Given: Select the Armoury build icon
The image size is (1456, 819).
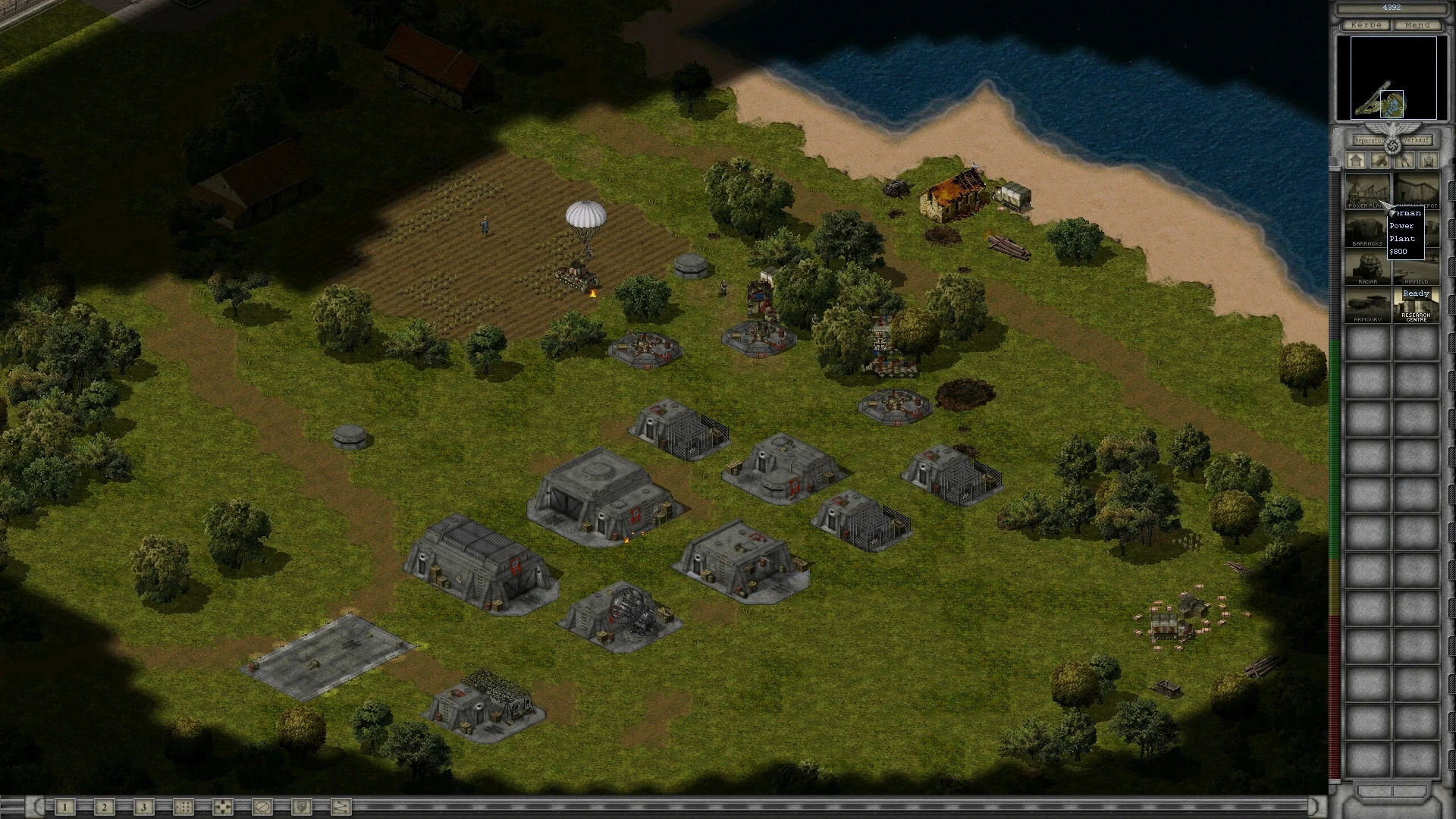Looking at the screenshot, I should [1367, 305].
